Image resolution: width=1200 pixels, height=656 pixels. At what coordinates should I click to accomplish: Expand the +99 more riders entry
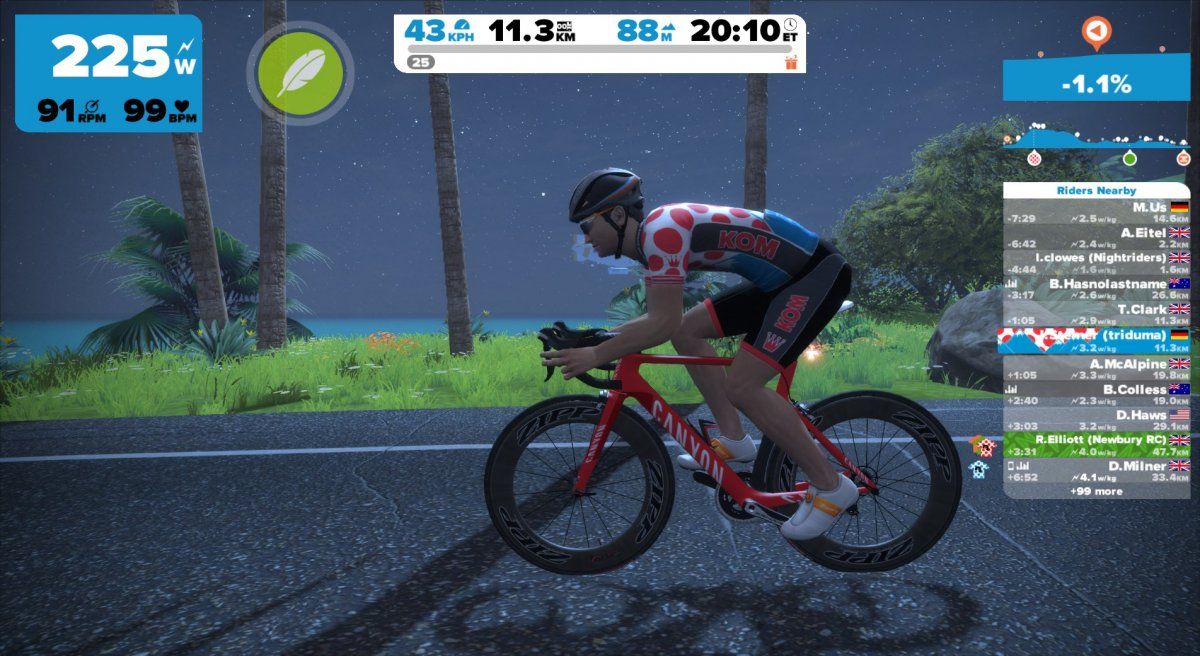coord(1097,491)
